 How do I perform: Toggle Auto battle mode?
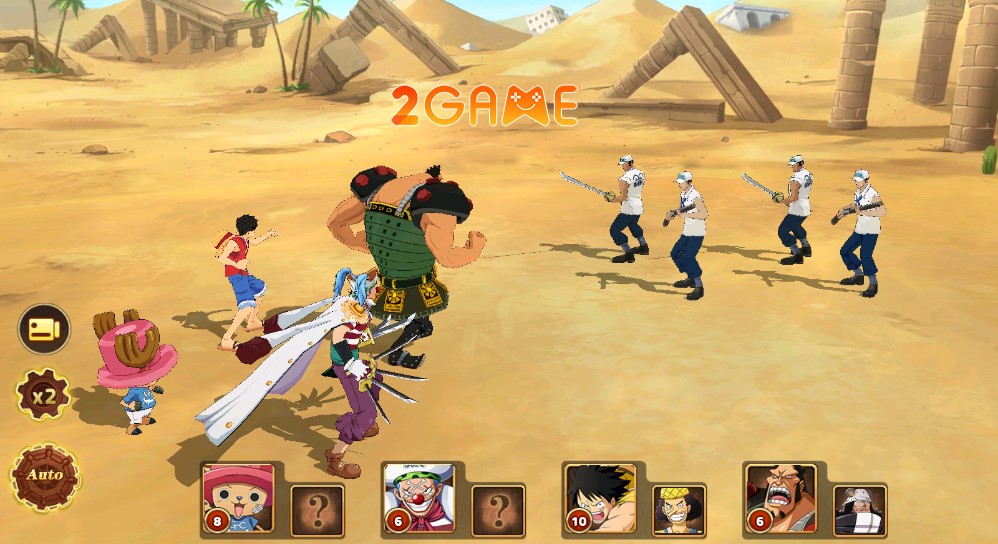coord(44,475)
